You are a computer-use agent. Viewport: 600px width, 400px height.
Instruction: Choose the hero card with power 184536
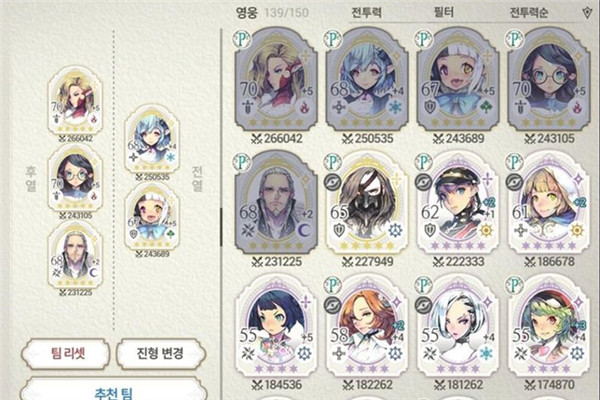[275, 330]
